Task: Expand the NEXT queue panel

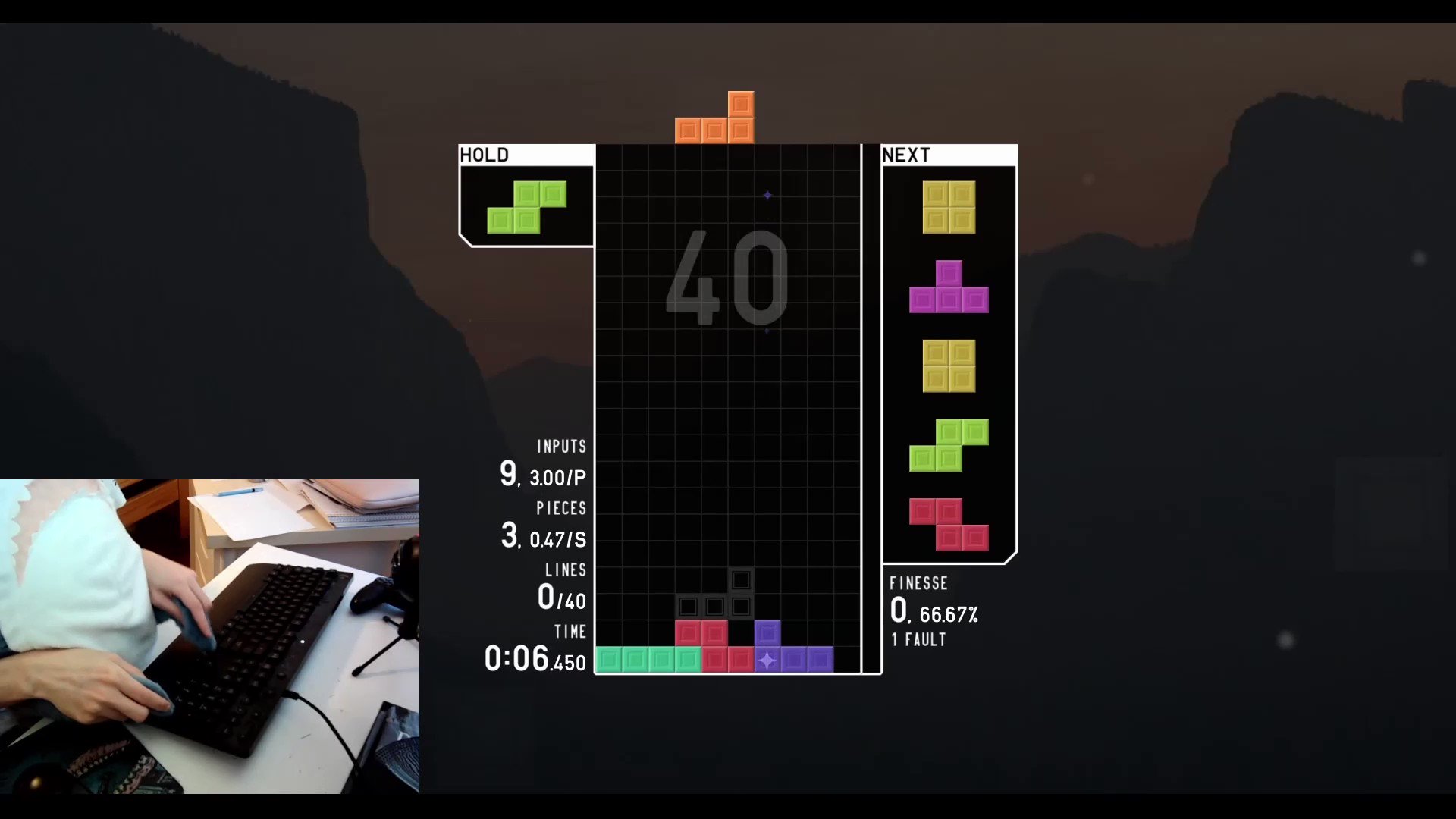Action: [x=949, y=353]
